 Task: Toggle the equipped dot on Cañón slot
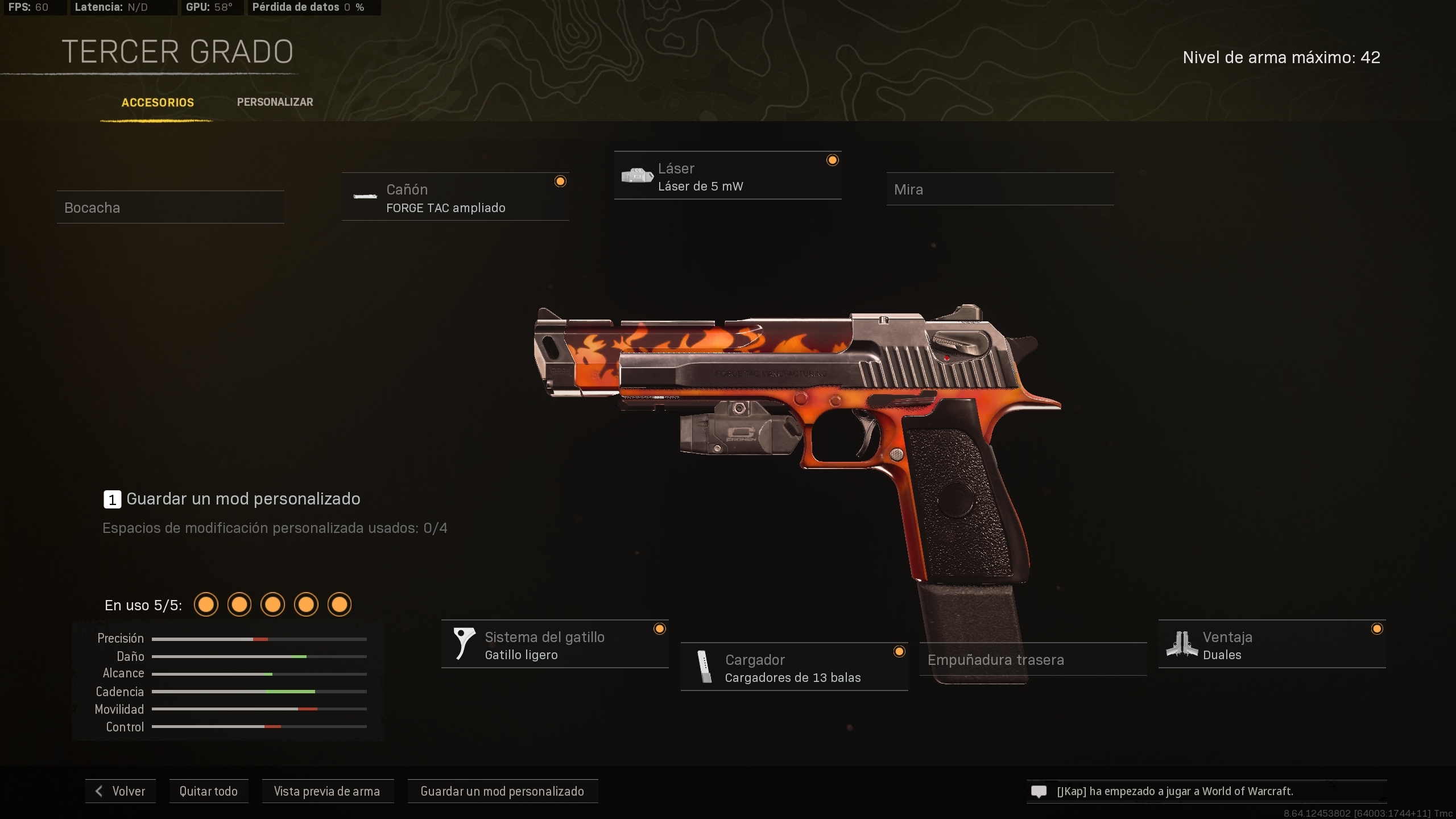tap(560, 181)
